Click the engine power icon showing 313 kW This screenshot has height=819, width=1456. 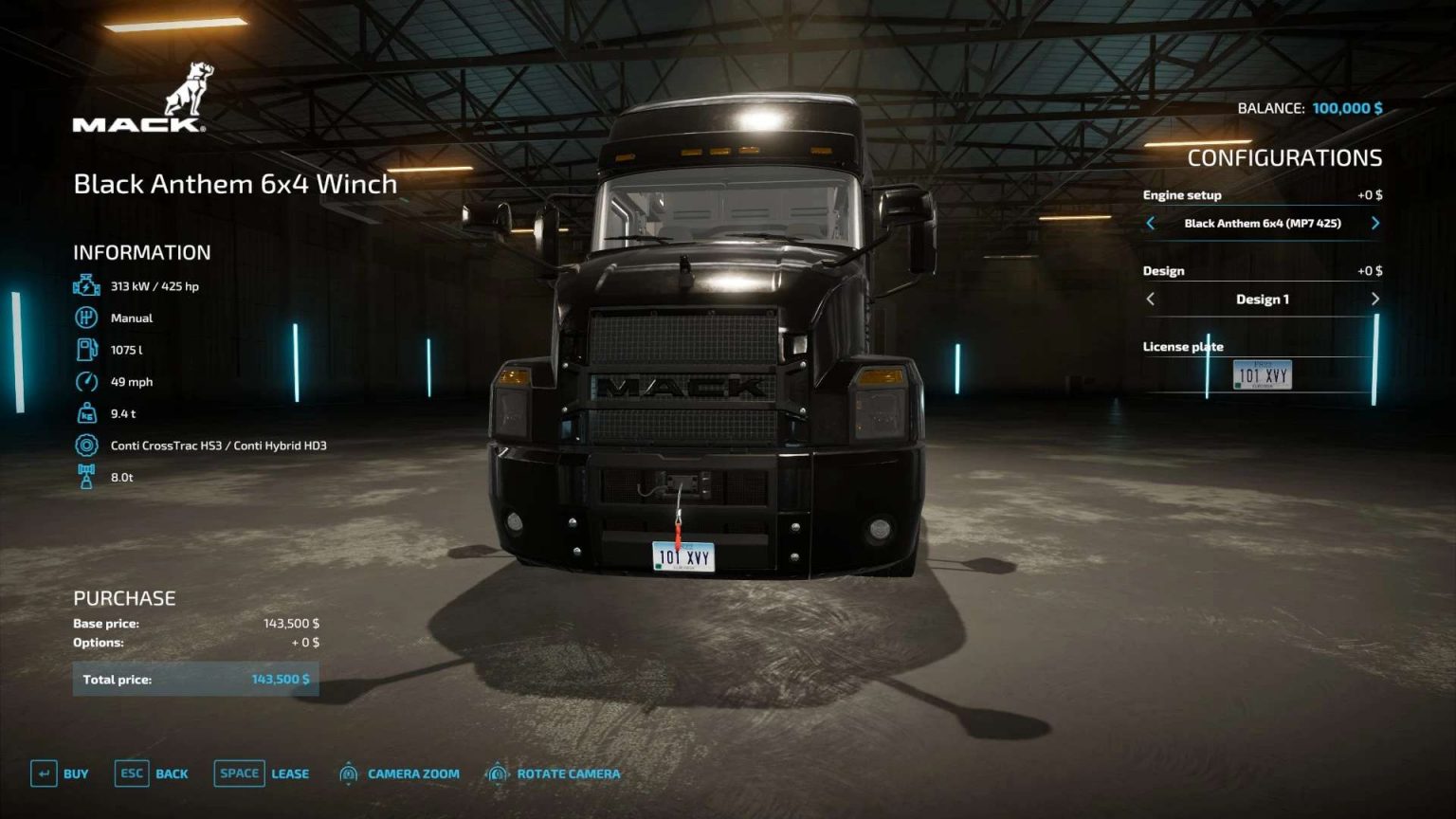[x=86, y=283]
